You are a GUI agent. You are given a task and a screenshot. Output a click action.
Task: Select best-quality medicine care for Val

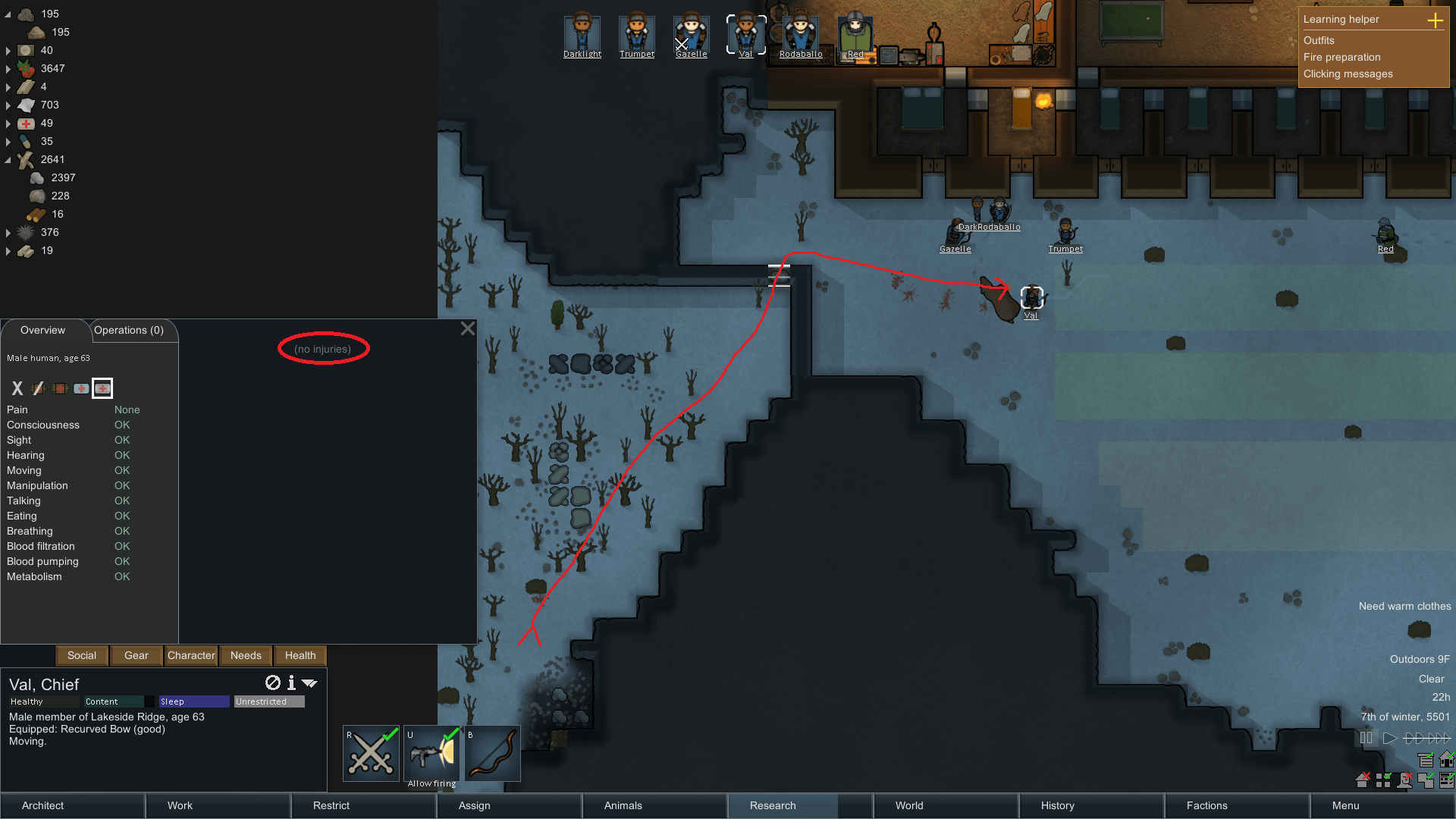(x=102, y=388)
